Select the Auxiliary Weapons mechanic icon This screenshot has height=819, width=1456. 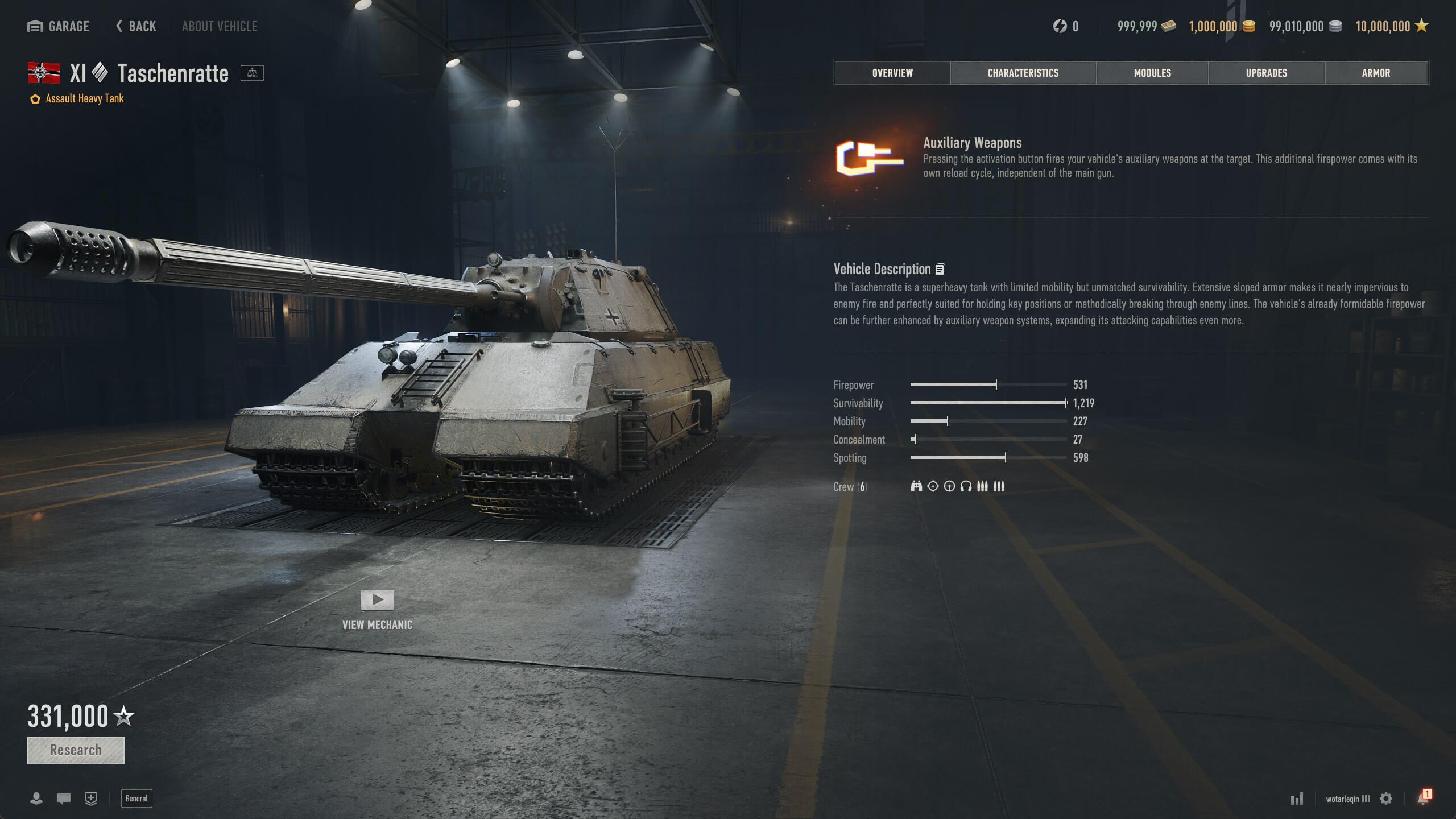869,158
